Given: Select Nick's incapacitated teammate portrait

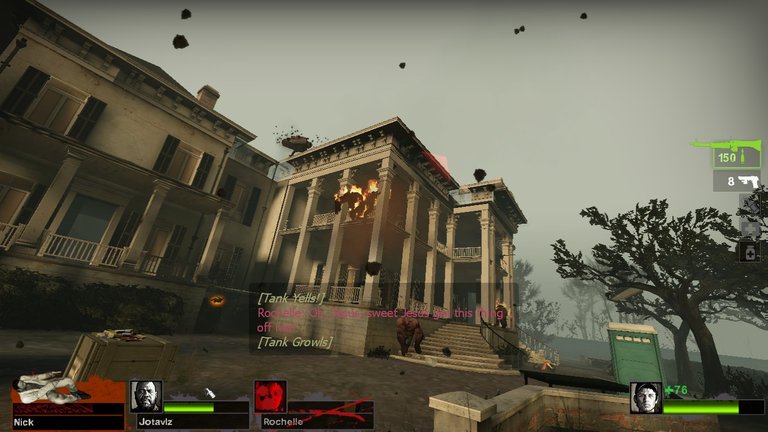Looking at the screenshot, I should tap(40, 390).
